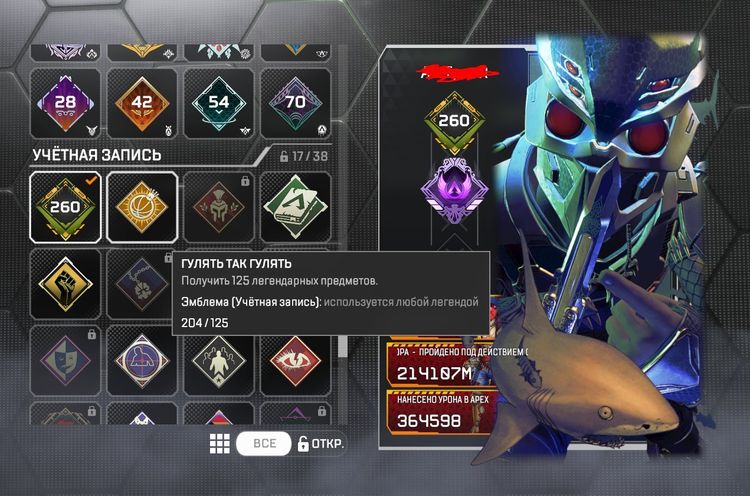Choose the purple 28 badge

coord(65,103)
